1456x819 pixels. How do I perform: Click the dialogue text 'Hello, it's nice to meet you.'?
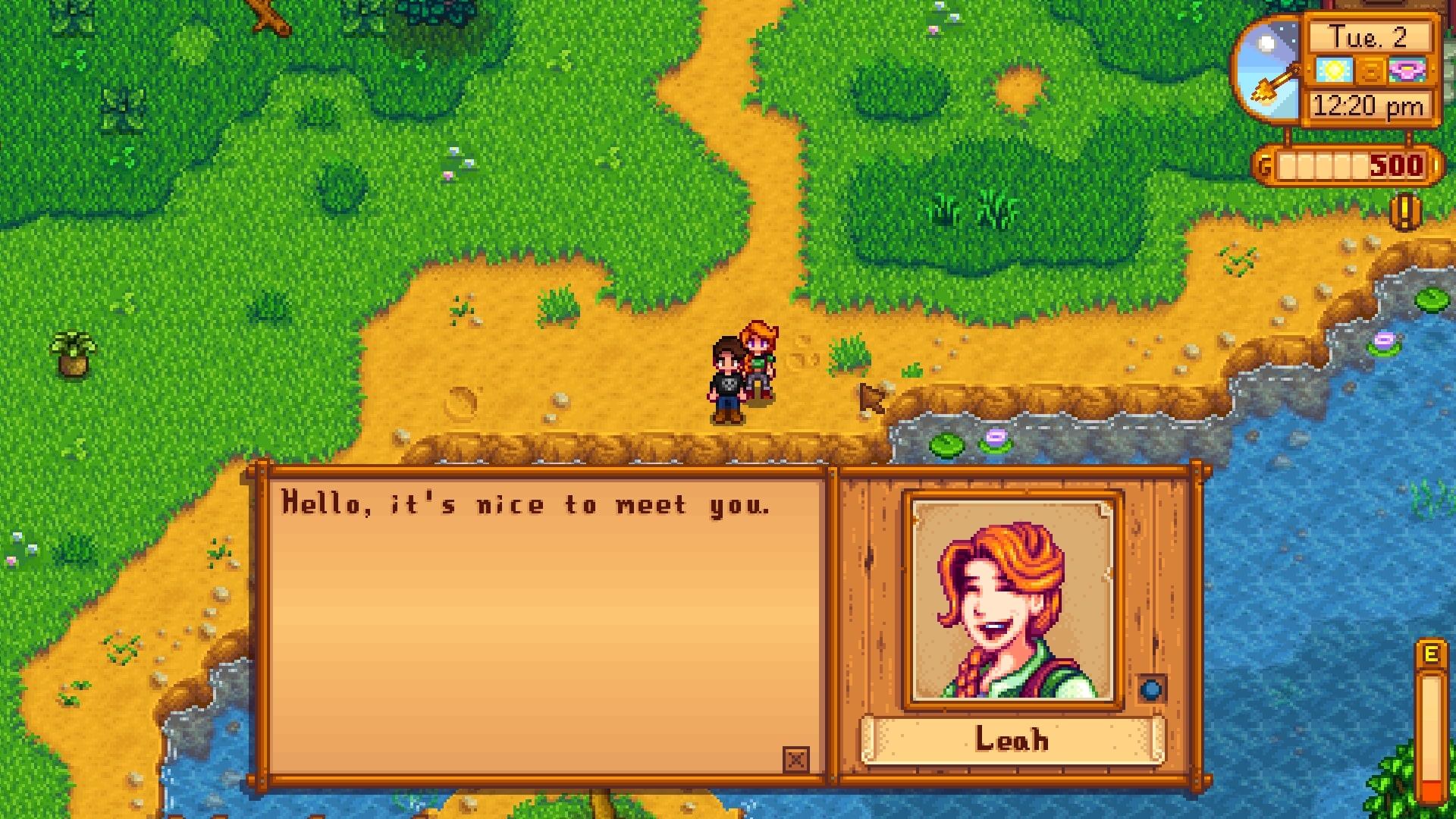coord(527,504)
